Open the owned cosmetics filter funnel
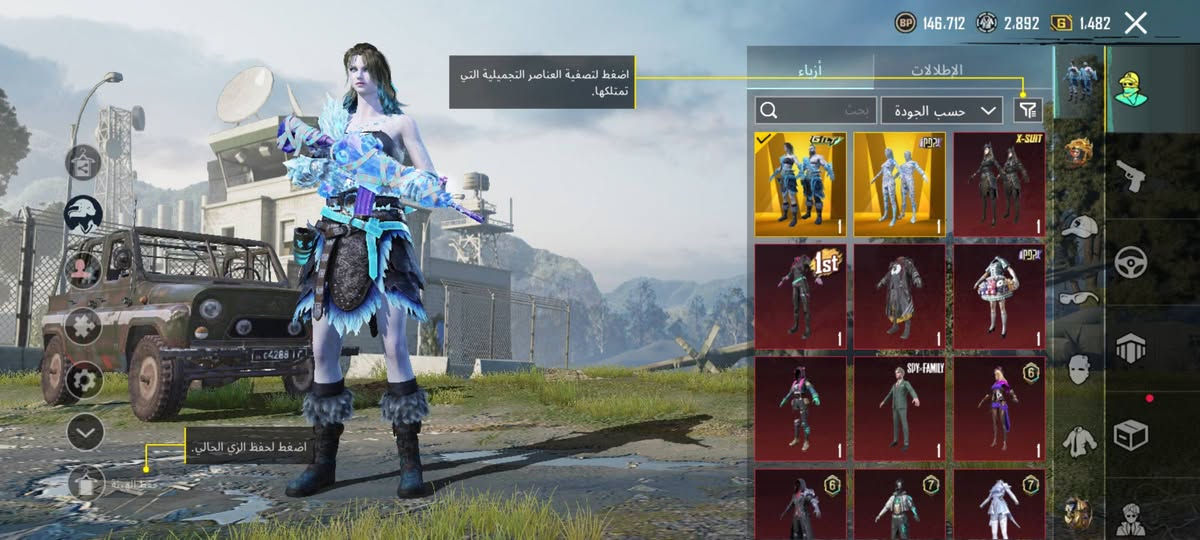Screen dimensions: 1200x540 [1027, 110]
